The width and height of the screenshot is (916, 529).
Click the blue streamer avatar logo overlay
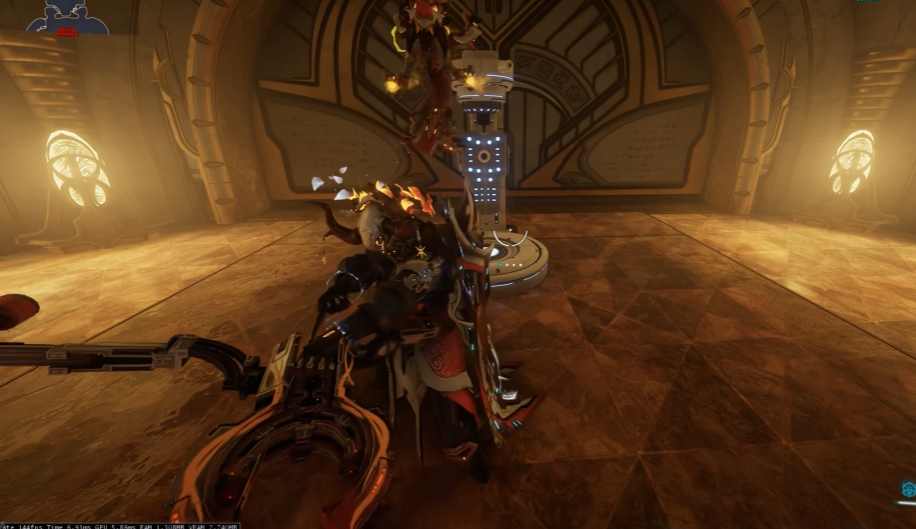pyautogui.click(x=67, y=18)
